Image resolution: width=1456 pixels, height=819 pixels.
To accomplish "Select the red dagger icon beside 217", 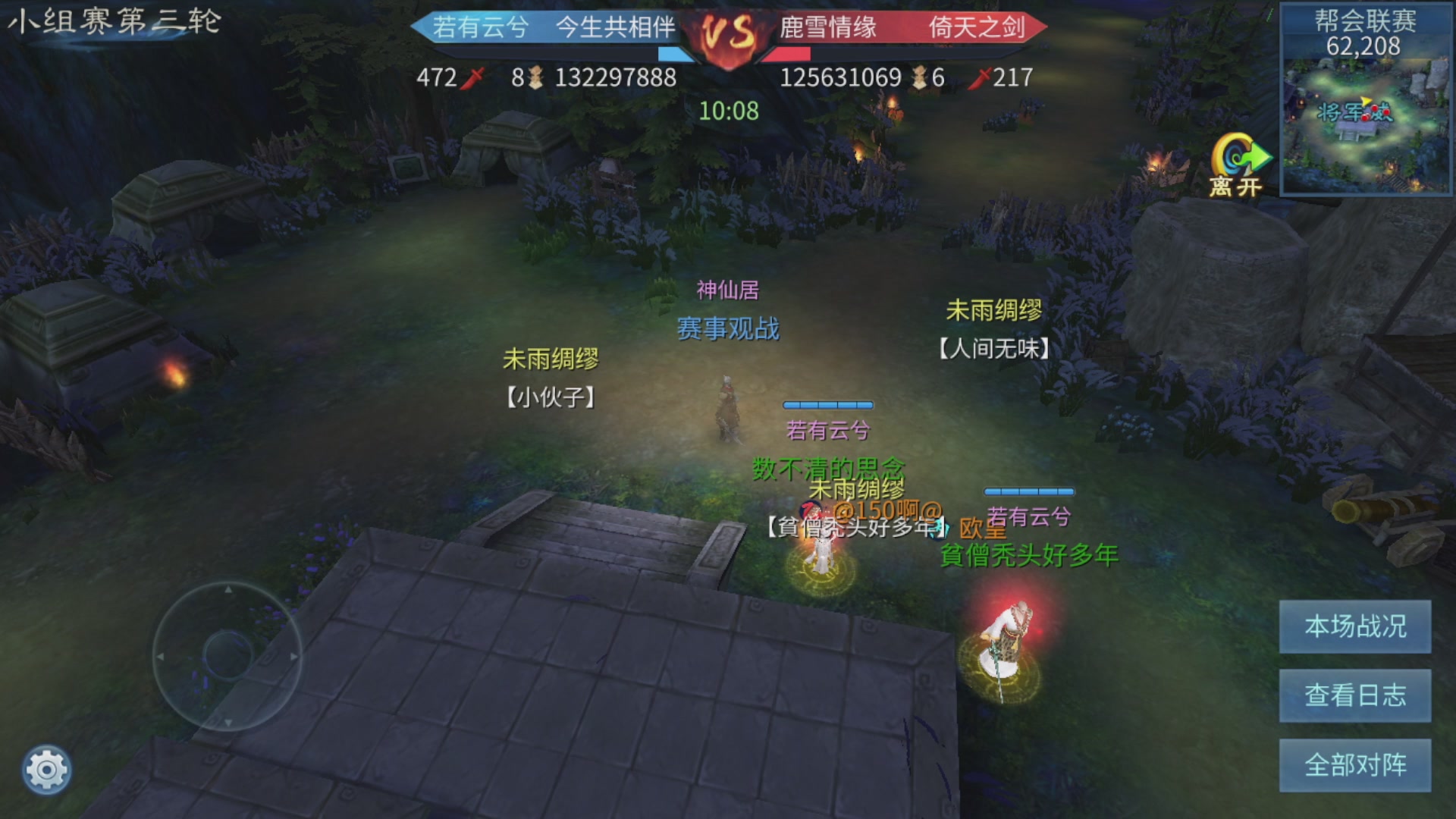I will click(984, 78).
